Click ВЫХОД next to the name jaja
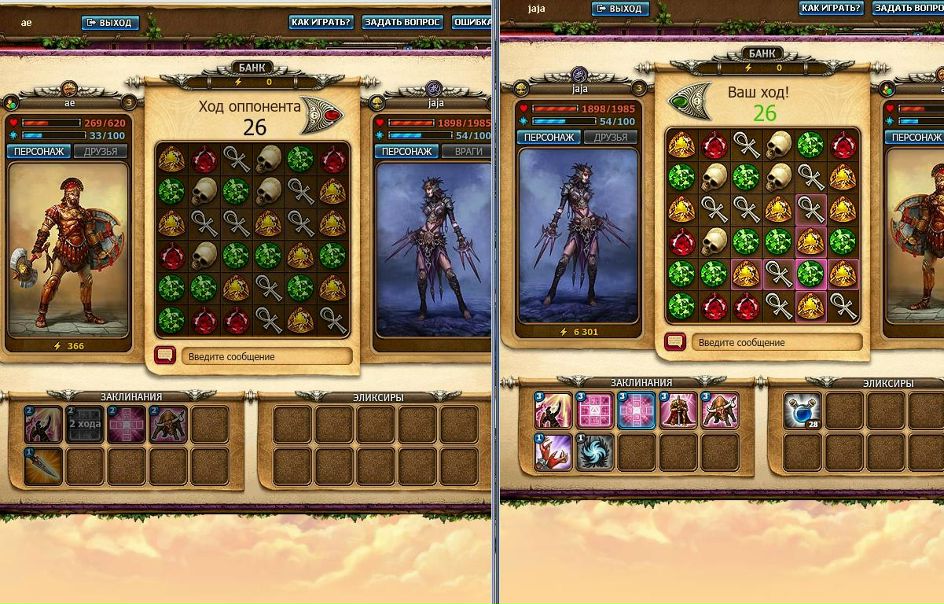Image resolution: width=944 pixels, height=604 pixels. [619, 9]
